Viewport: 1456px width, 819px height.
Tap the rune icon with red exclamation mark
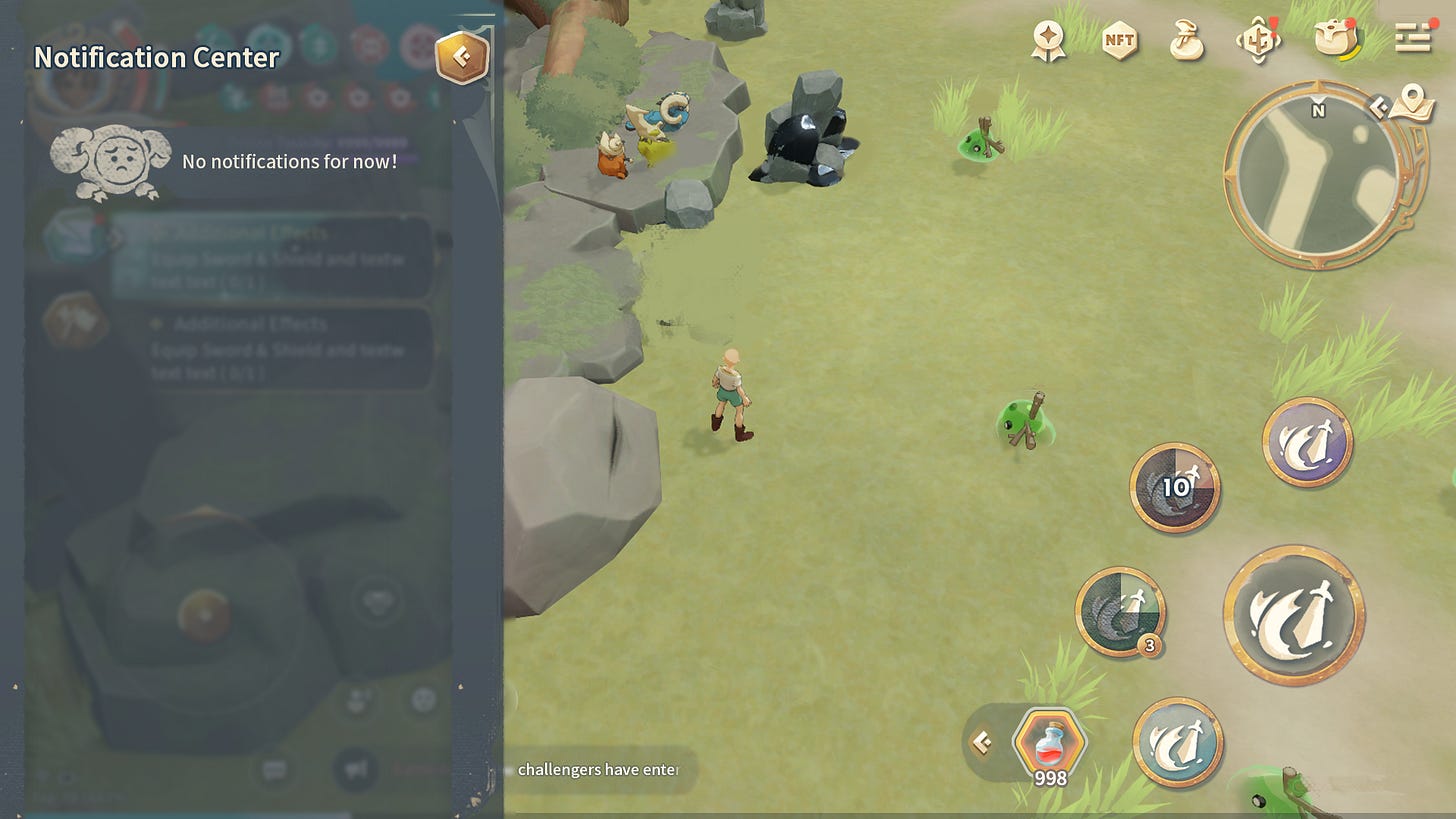point(1258,41)
